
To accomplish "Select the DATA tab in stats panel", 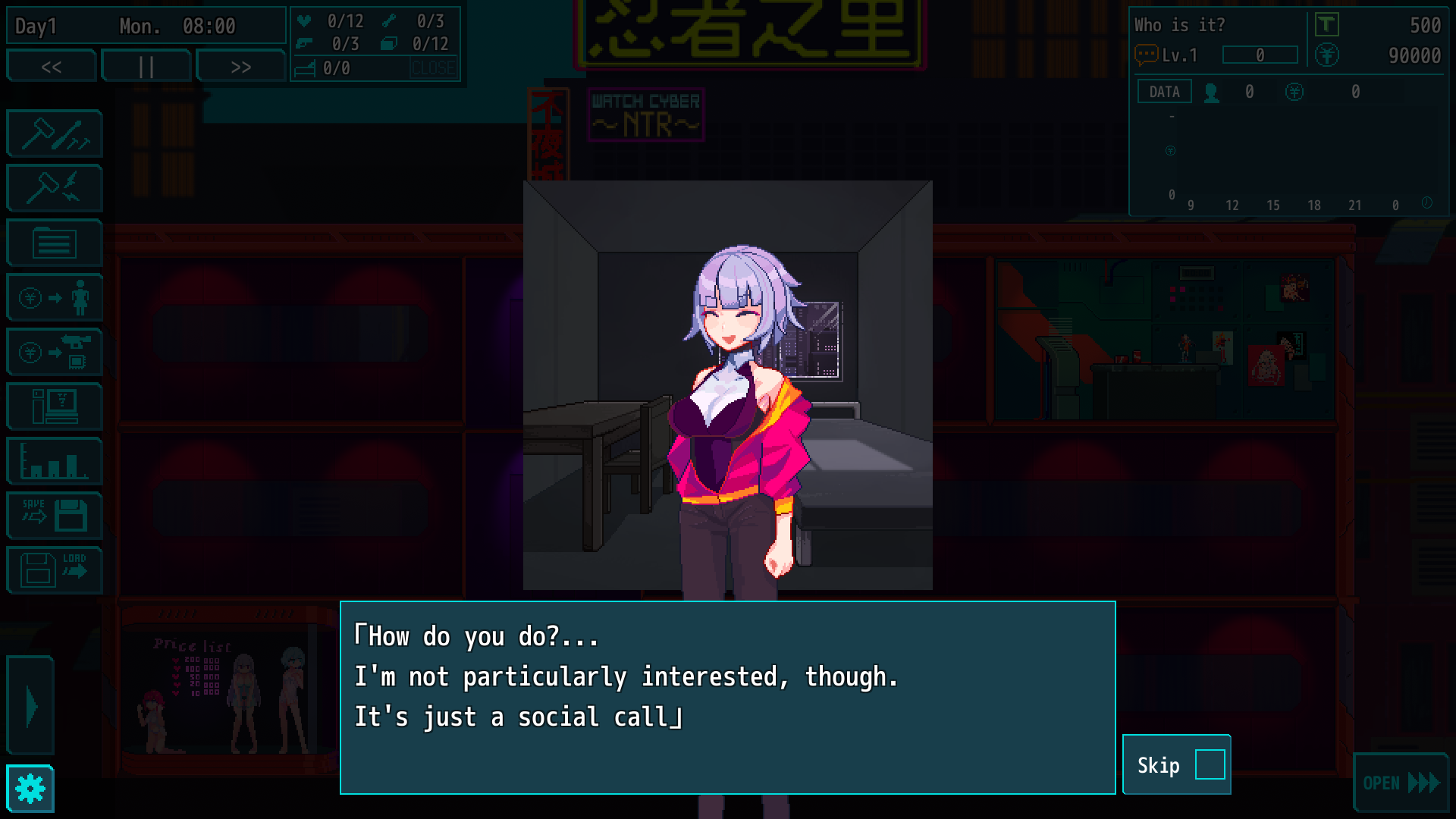I will [x=1164, y=92].
